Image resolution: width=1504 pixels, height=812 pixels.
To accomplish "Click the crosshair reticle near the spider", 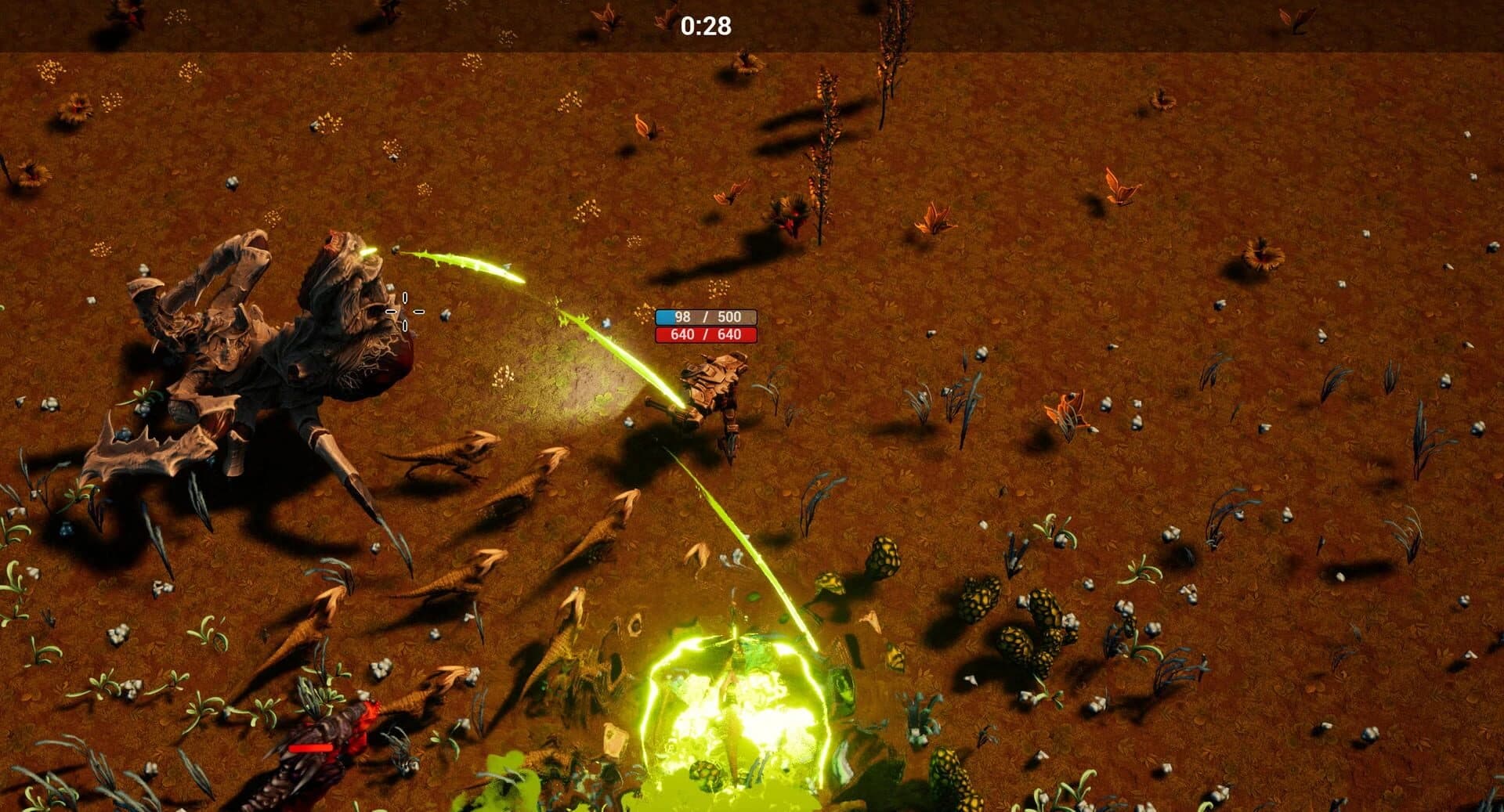I will pos(404,309).
